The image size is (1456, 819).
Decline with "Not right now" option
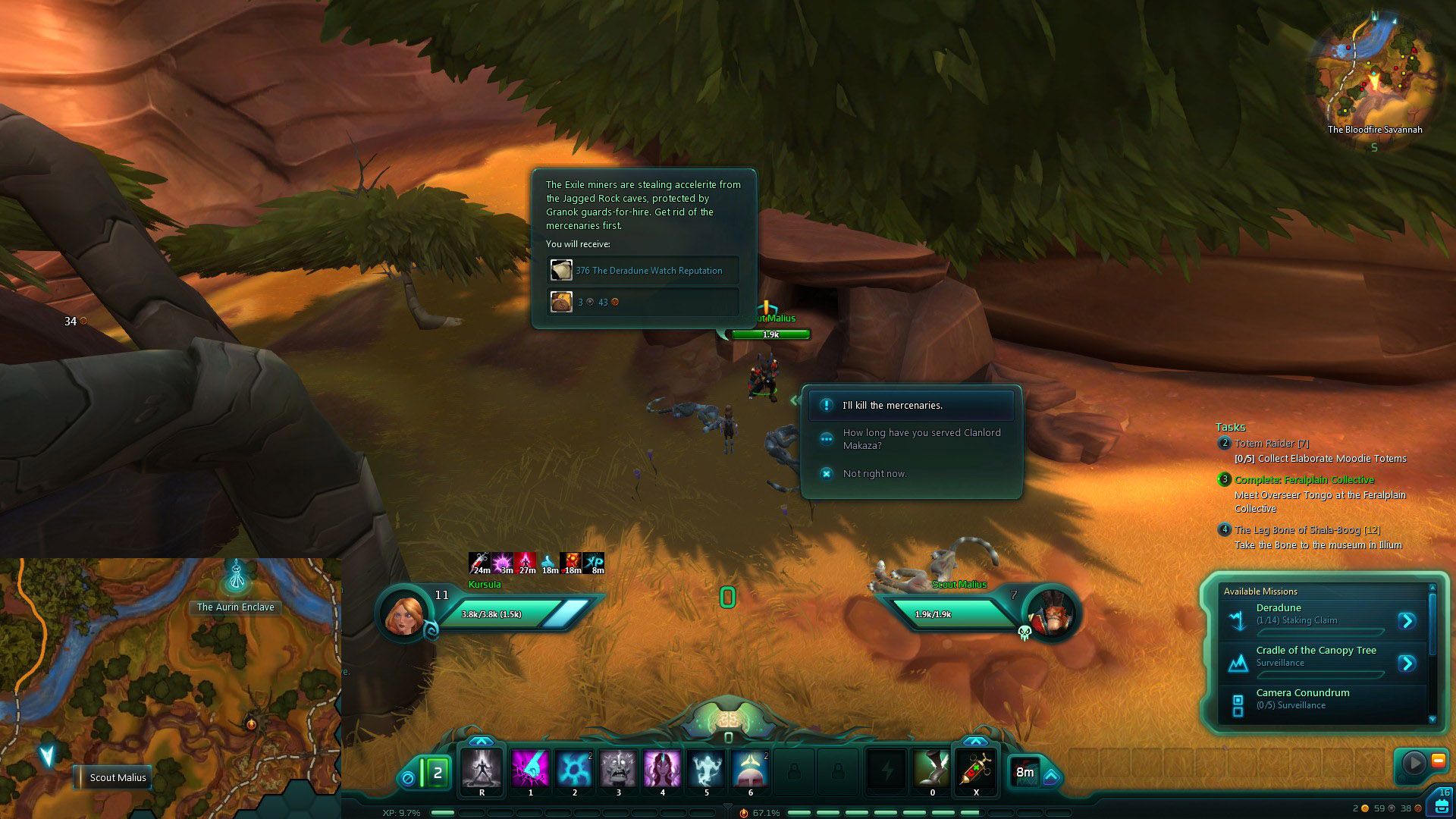(874, 474)
